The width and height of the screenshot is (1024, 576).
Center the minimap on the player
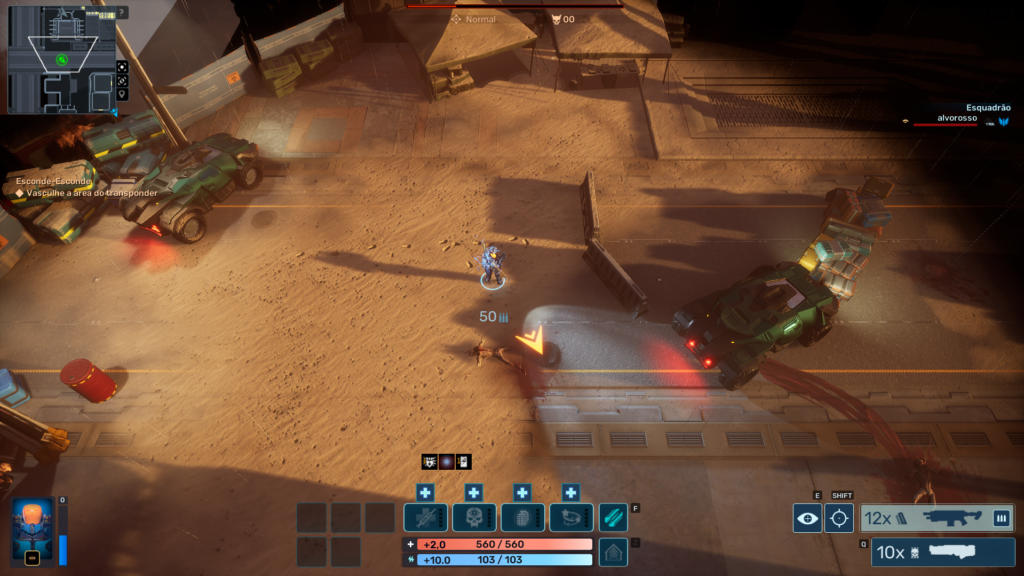coord(122,66)
